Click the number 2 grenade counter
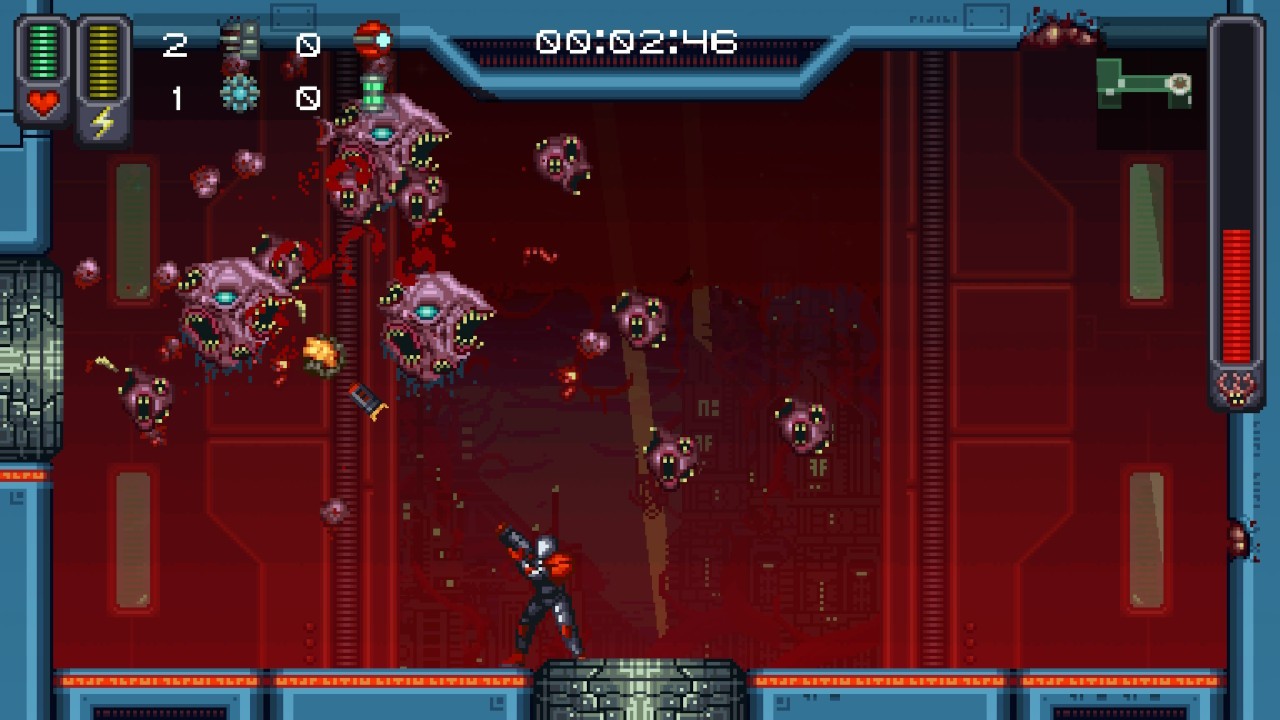 click(x=176, y=44)
